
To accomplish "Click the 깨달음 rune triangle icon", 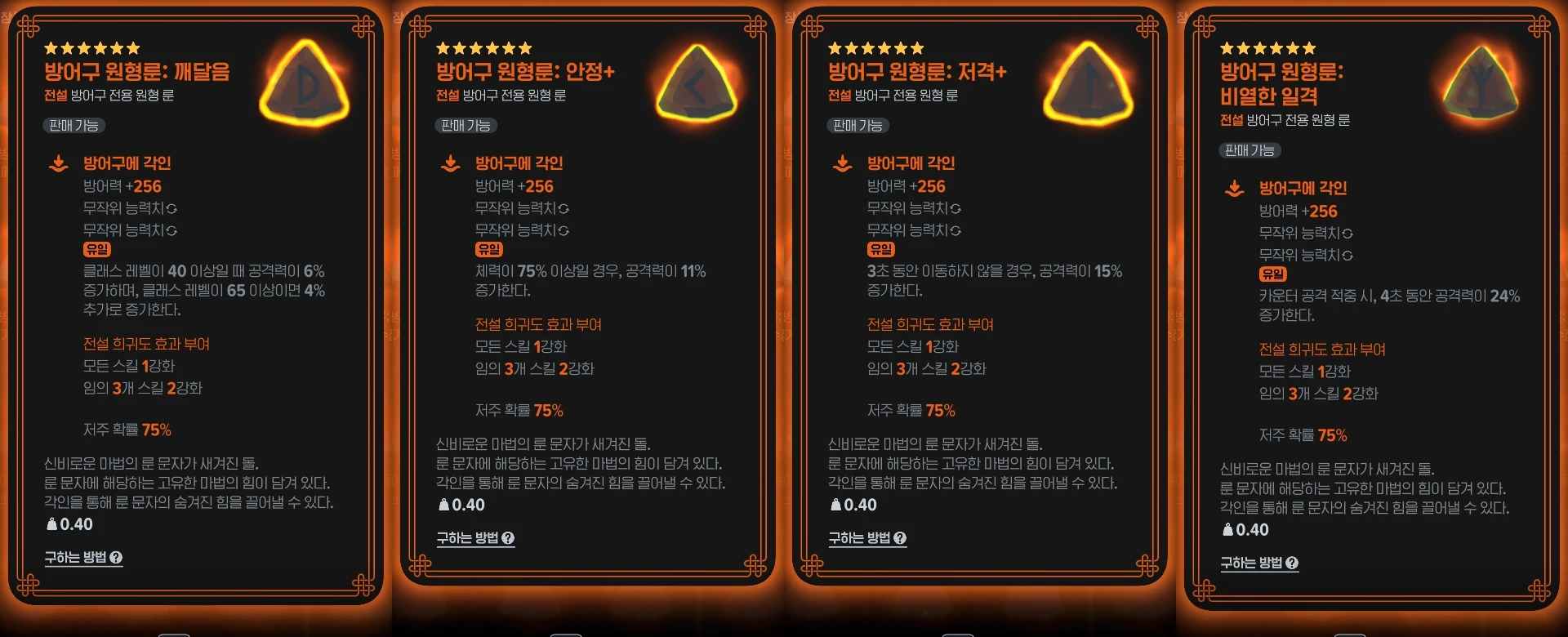I will pyautogui.click(x=305, y=86).
